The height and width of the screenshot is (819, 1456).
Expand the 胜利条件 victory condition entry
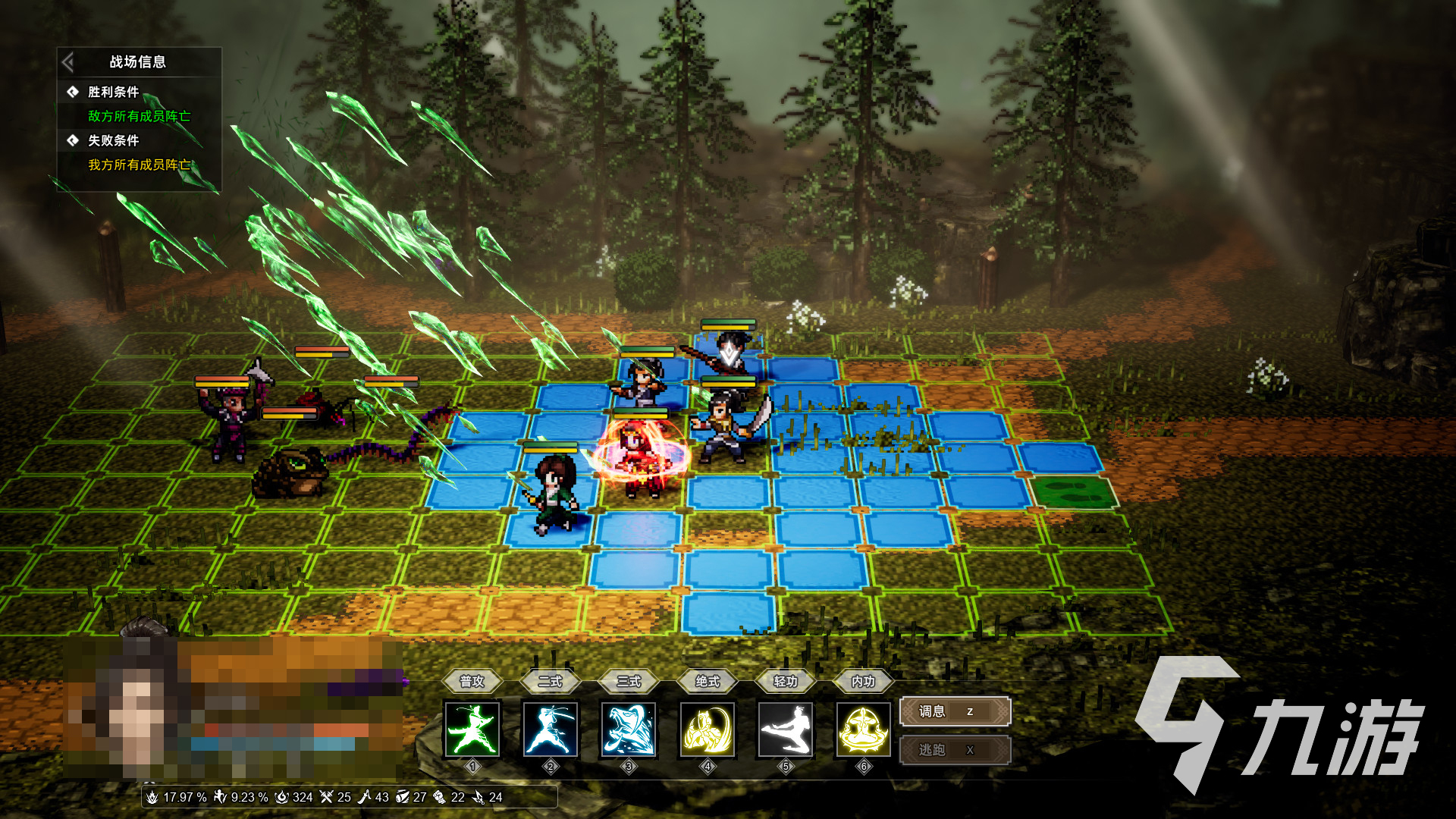click(113, 92)
